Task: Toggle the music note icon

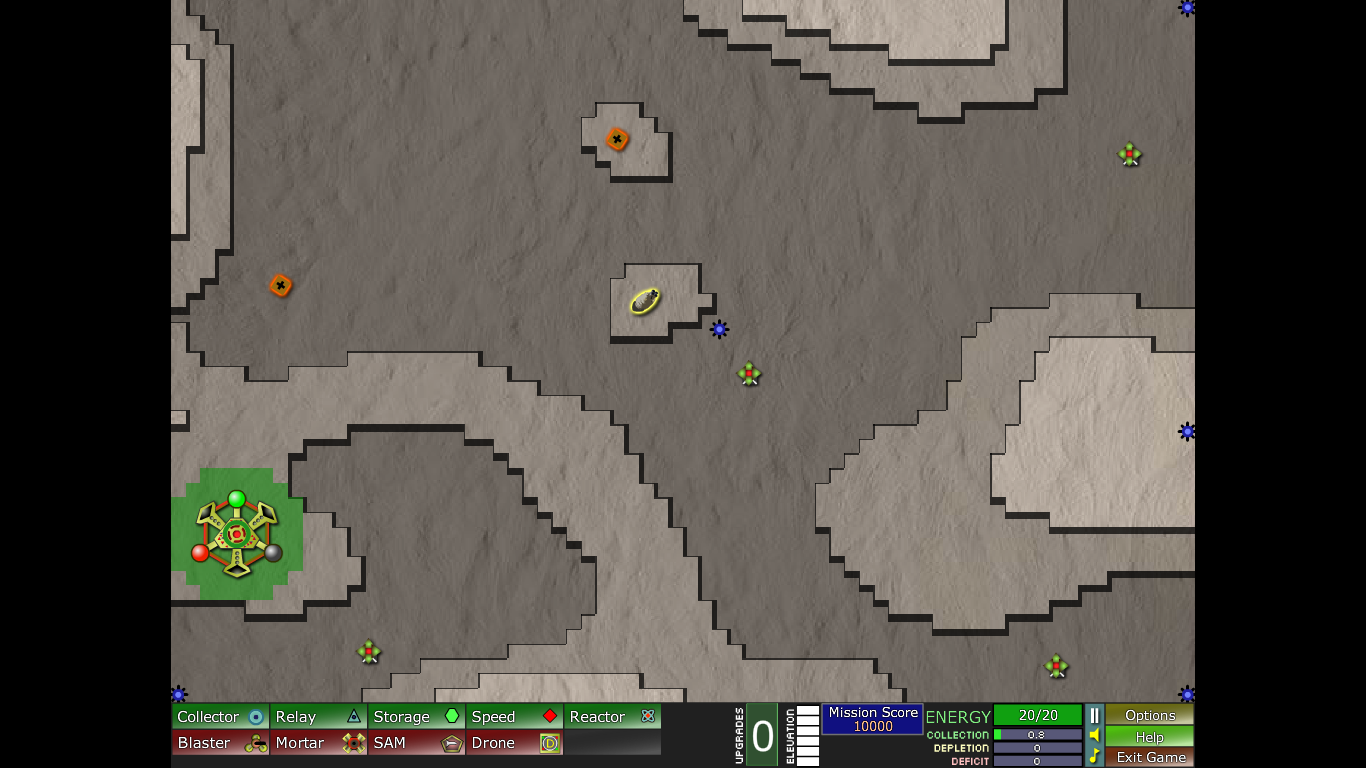Action: click(x=1094, y=756)
